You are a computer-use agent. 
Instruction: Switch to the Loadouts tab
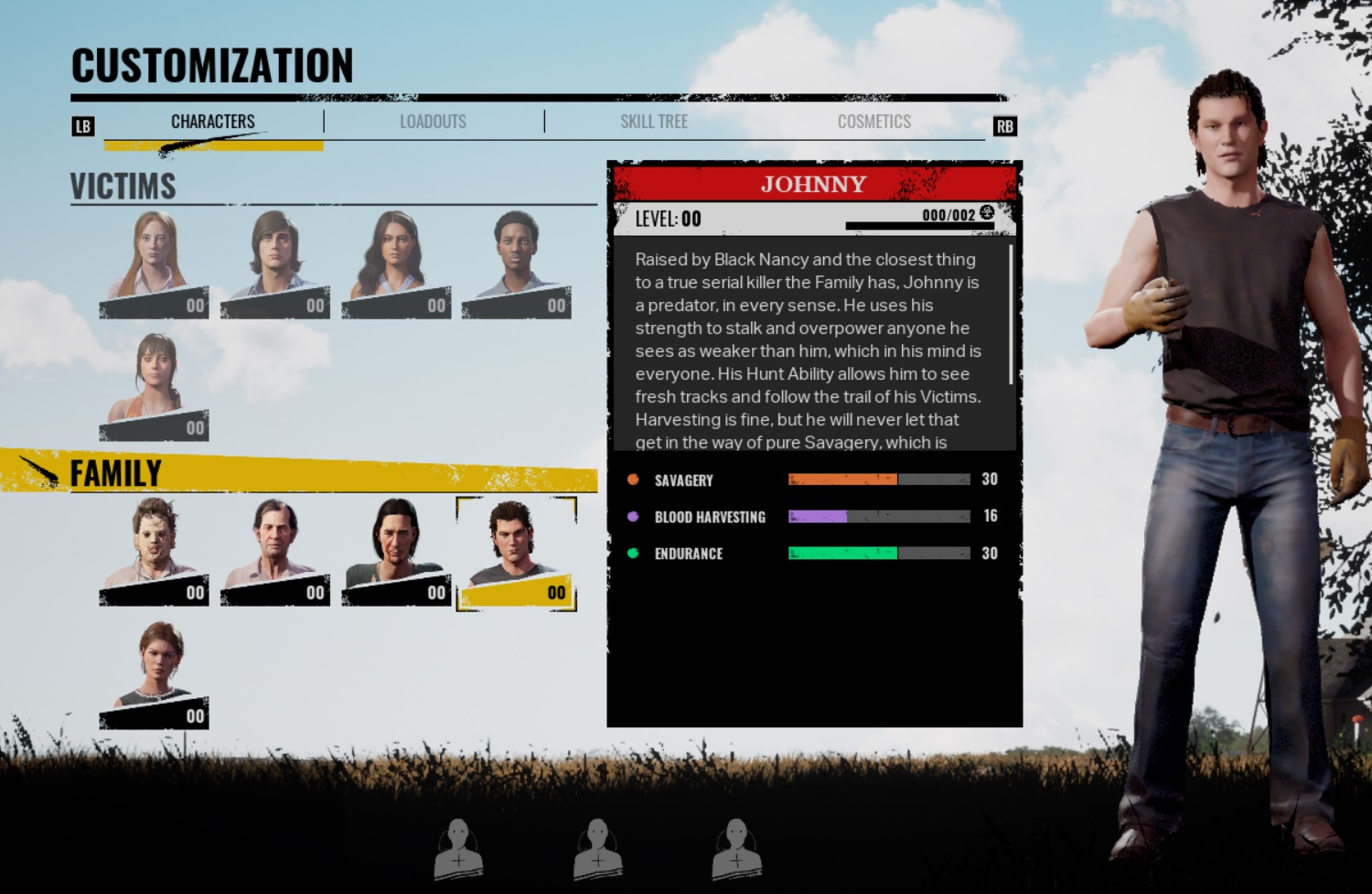click(x=434, y=120)
